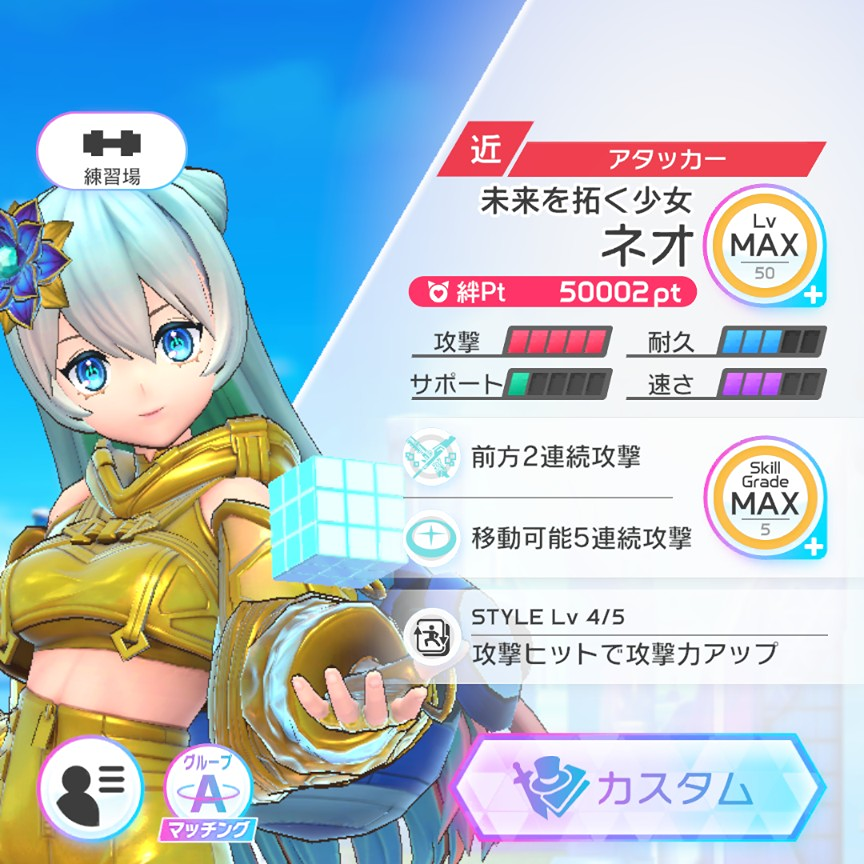The image size is (864, 864).
Task: Tap the Lv MAX level badge
Action: pos(764,245)
